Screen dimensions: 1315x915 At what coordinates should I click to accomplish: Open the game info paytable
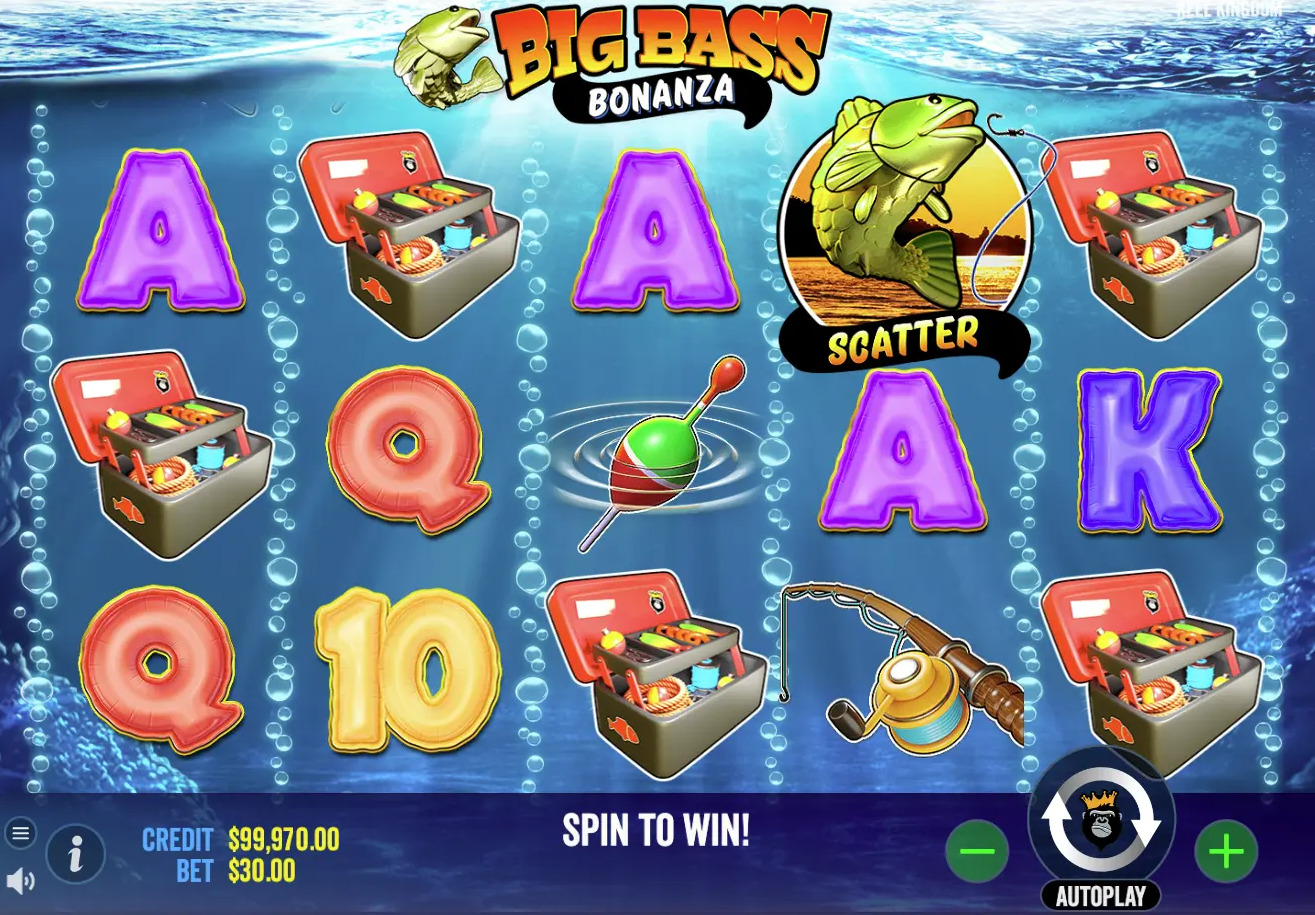[x=75, y=853]
